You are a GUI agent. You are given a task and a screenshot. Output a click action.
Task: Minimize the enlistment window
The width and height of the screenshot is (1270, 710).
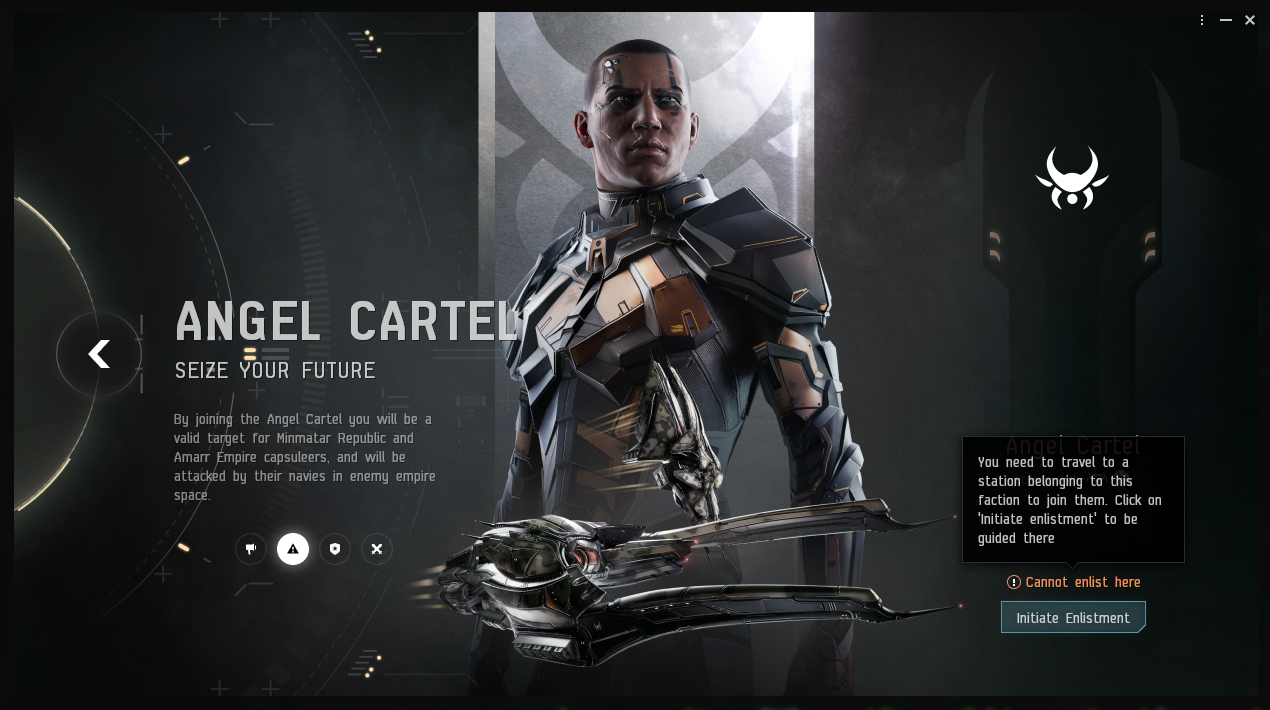pyautogui.click(x=1226, y=20)
